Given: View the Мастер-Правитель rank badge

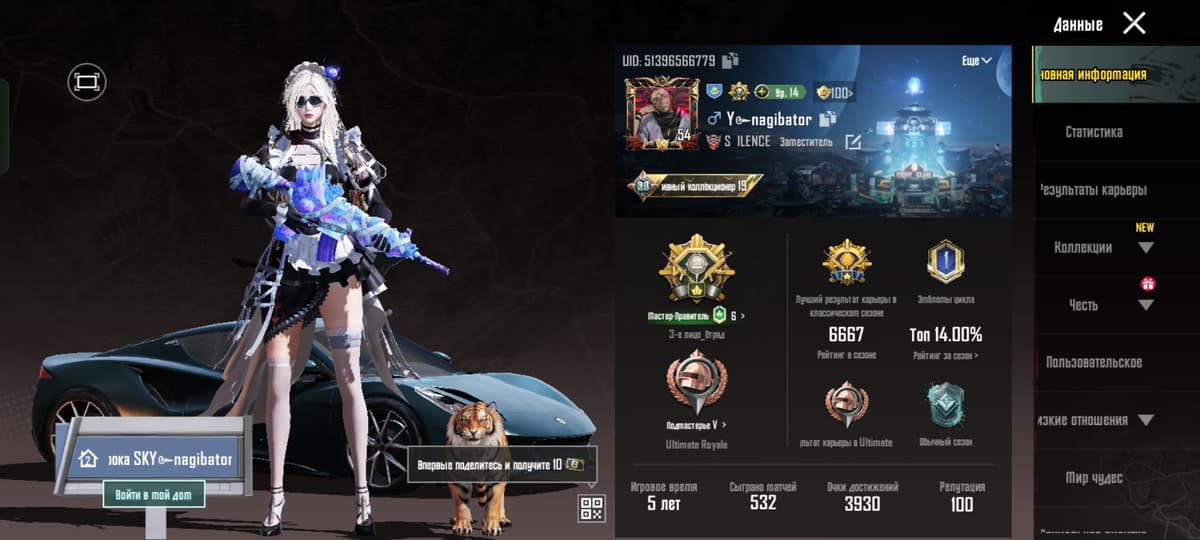Looking at the screenshot, I should click(x=696, y=274).
